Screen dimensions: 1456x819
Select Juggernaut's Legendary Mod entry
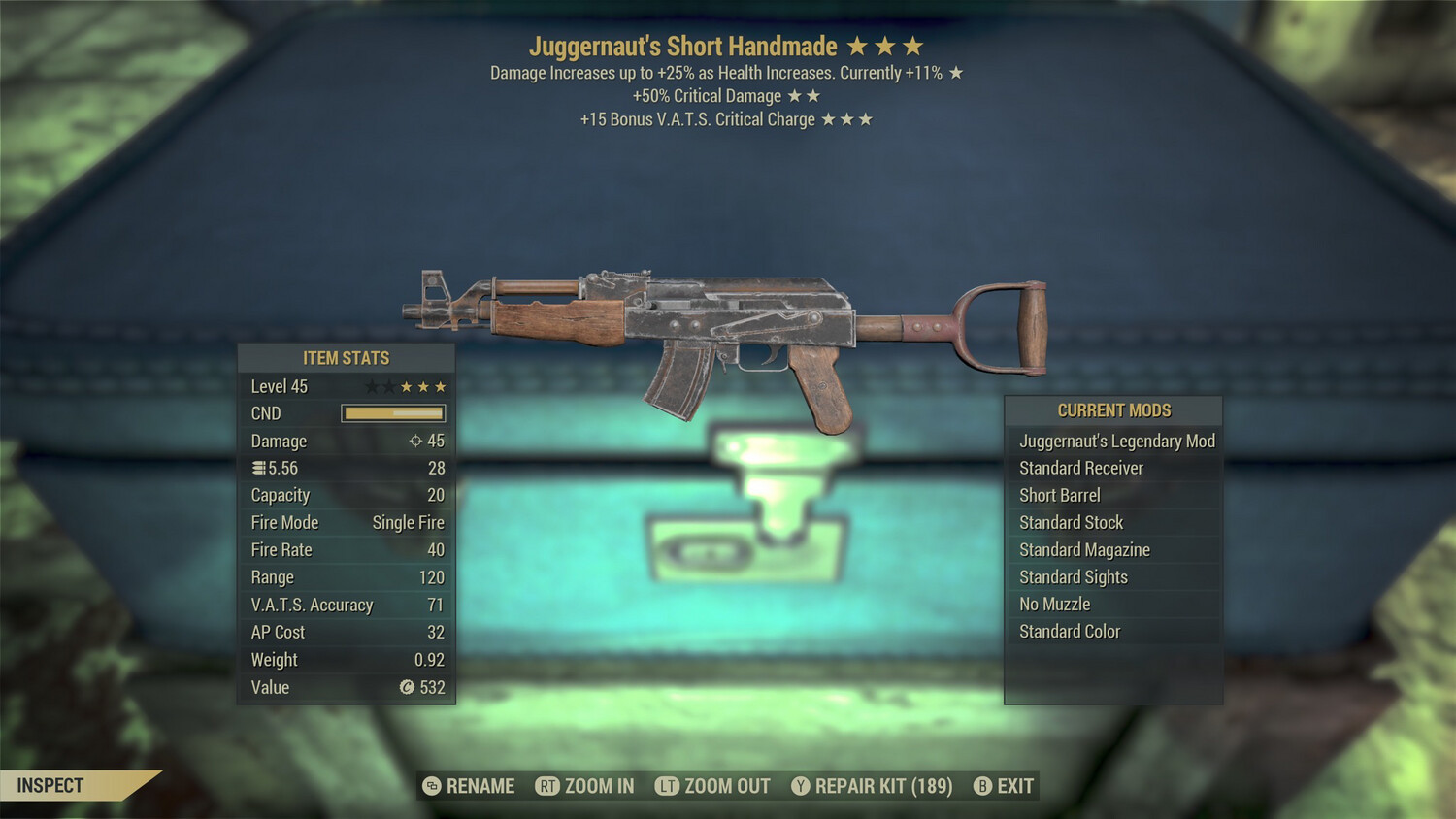(x=1116, y=441)
